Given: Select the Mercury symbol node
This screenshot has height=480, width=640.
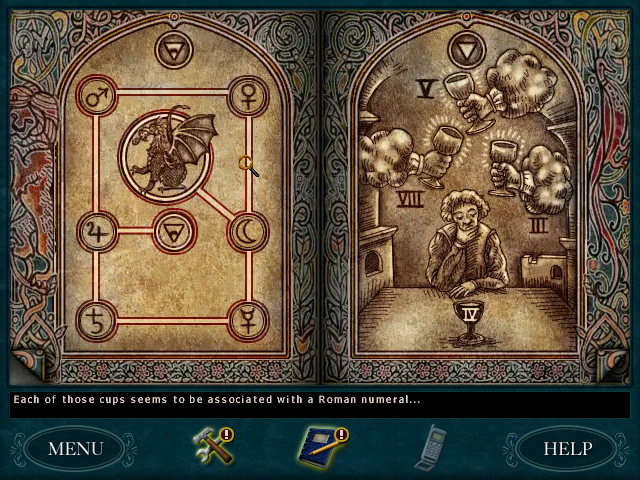Looking at the screenshot, I should pos(247,320).
